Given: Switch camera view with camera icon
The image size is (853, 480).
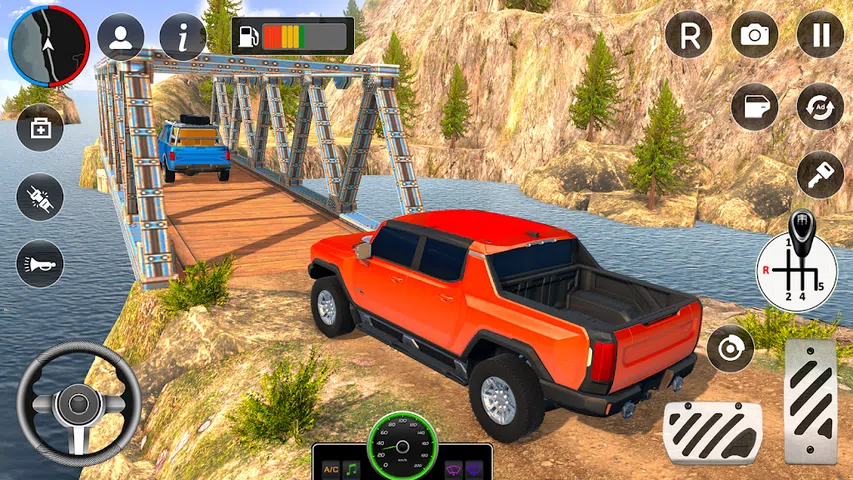Looking at the screenshot, I should (754, 35).
